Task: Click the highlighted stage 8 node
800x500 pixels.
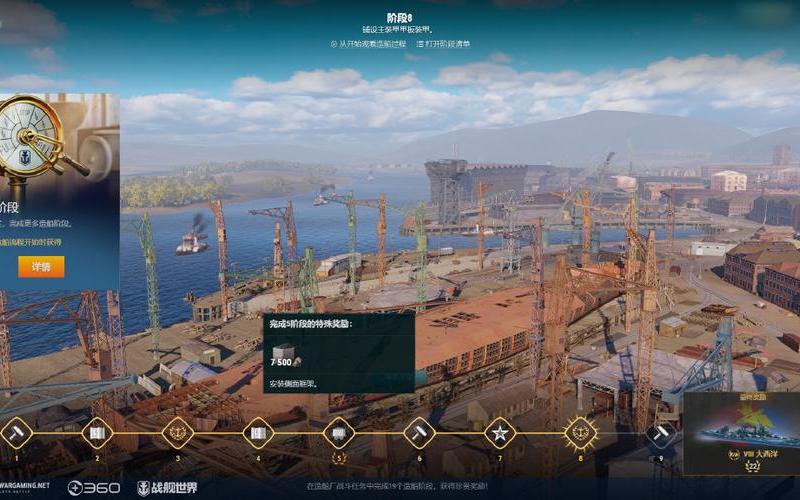Action: click(x=580, y=433)
